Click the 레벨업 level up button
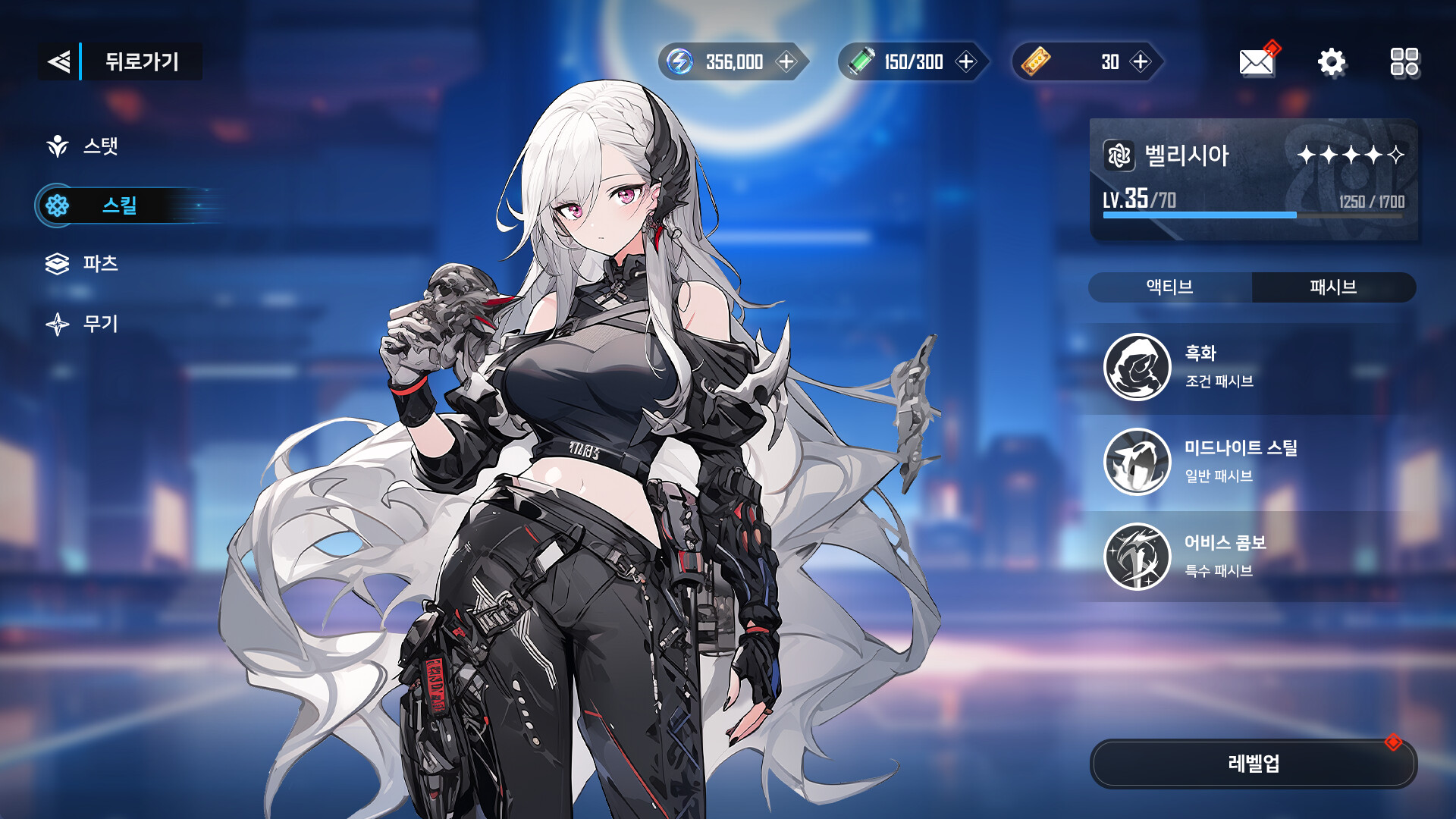The image size is (1456, 819). pyautogui.click(x=1253, y=763)
